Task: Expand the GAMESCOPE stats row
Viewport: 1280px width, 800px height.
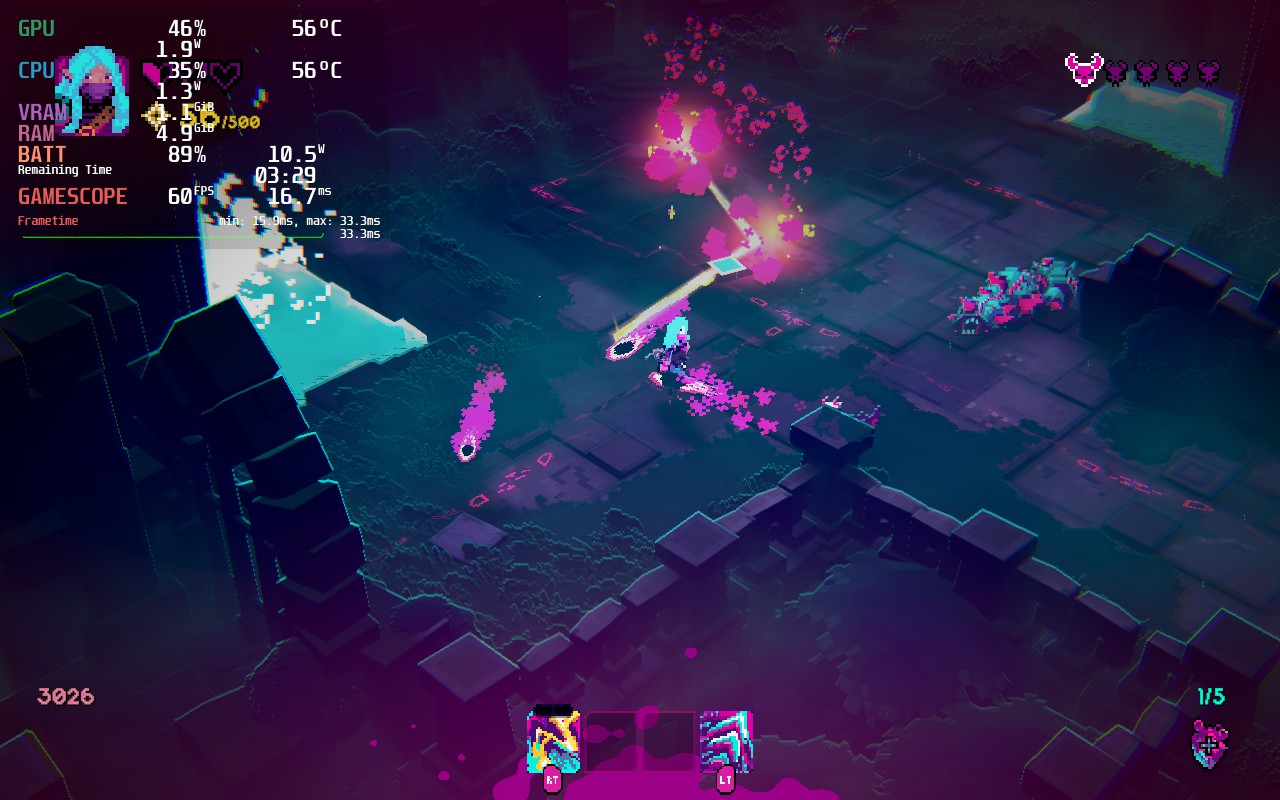Action: 70,196
